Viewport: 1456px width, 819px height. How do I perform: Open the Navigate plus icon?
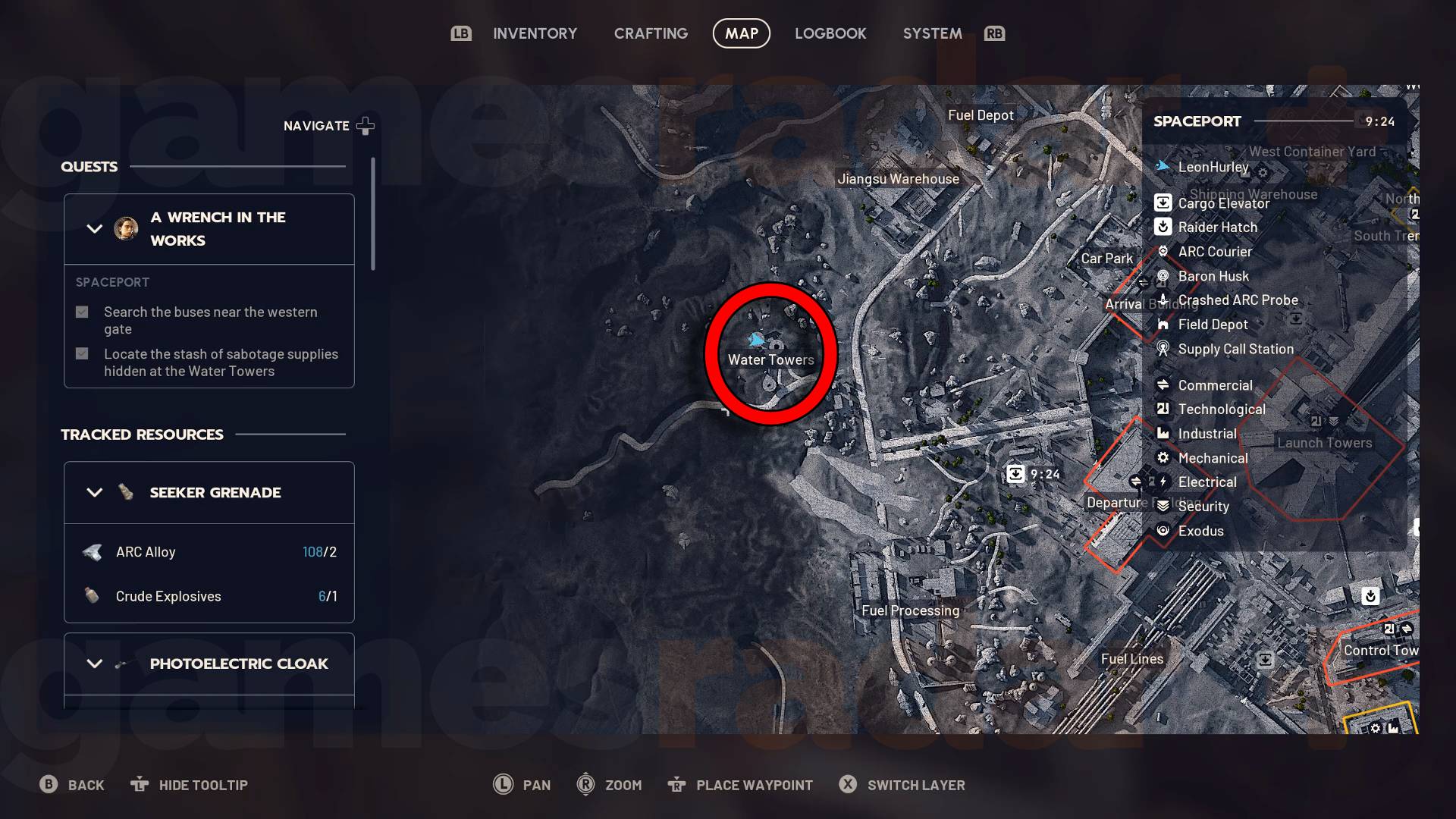coord(365,125)
